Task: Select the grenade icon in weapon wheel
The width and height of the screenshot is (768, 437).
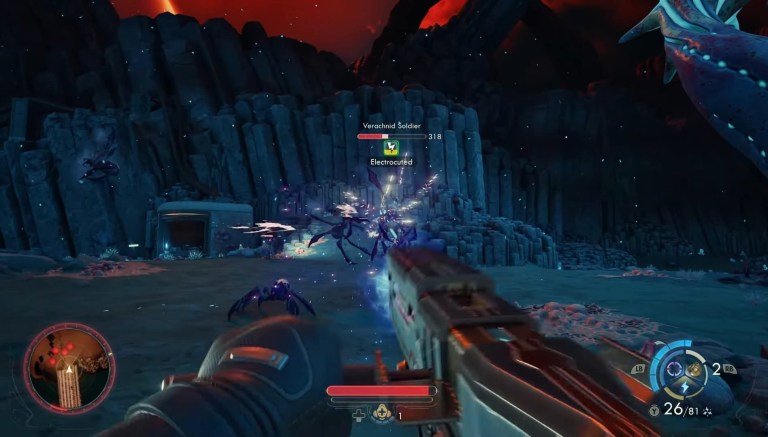Action: click(693, 370)
